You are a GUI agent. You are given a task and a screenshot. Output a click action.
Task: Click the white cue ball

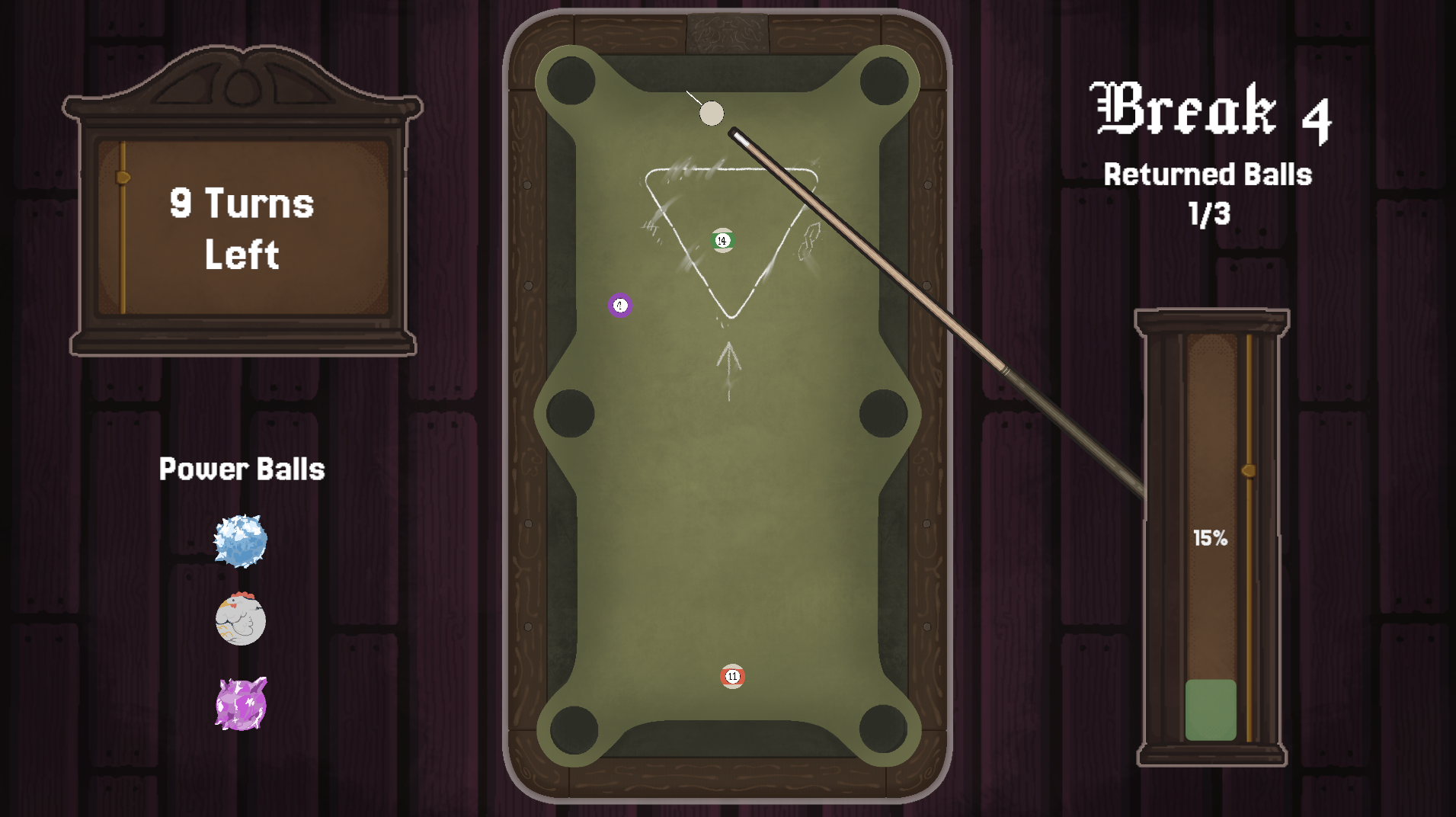(x=712, y=113)
